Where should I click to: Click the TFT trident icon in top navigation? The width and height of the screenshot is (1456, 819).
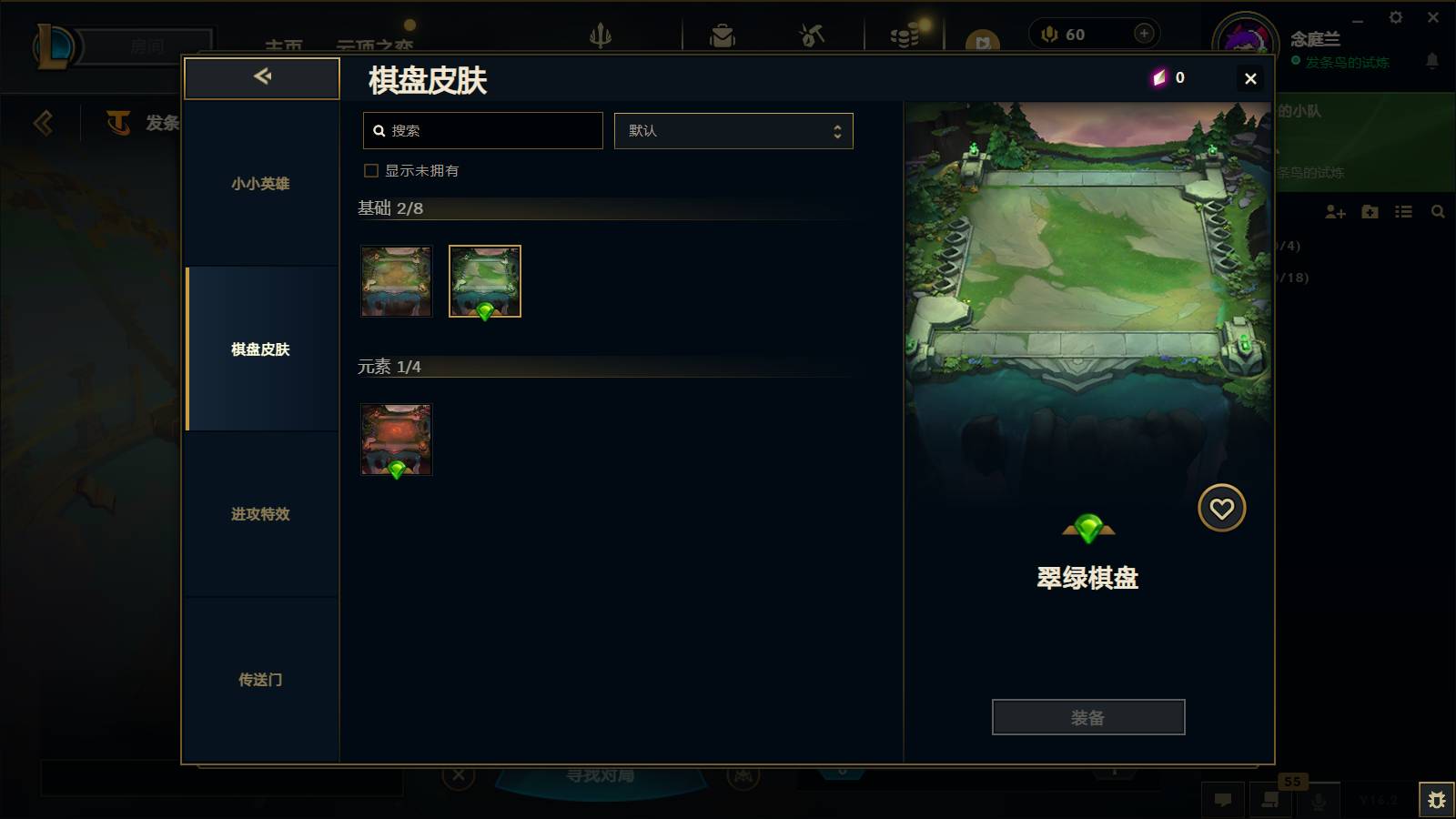pyautogui.click(x=602, y=34)
